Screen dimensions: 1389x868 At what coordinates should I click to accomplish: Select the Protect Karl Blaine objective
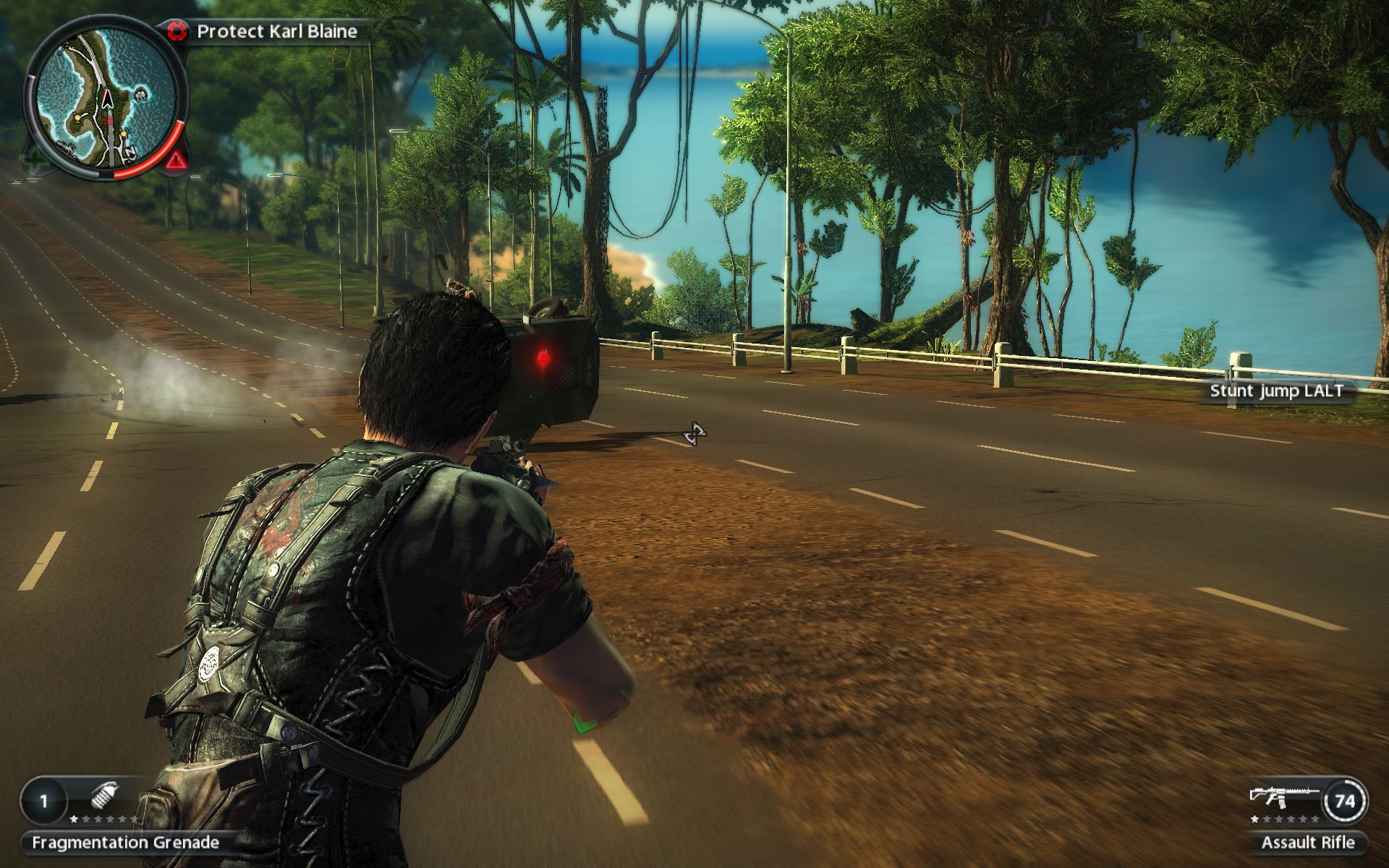click(x=276, y=31)
